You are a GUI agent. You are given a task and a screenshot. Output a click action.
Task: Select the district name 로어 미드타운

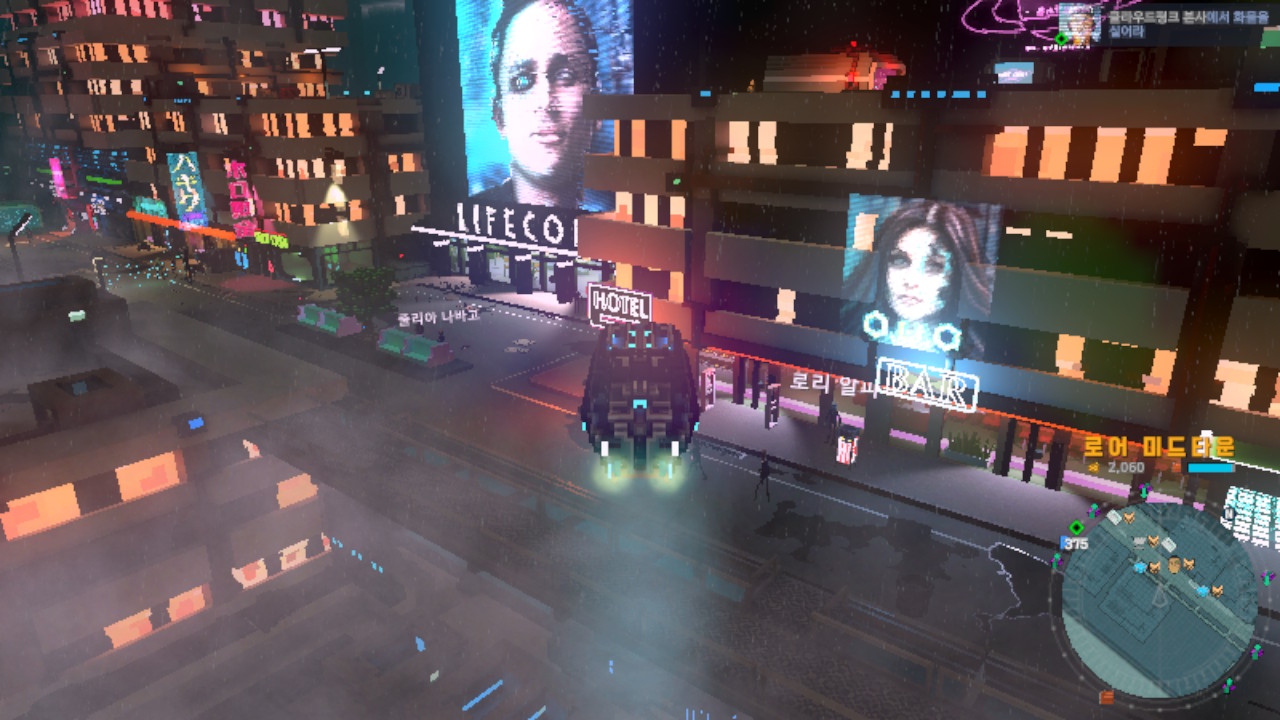[1161, 444]
